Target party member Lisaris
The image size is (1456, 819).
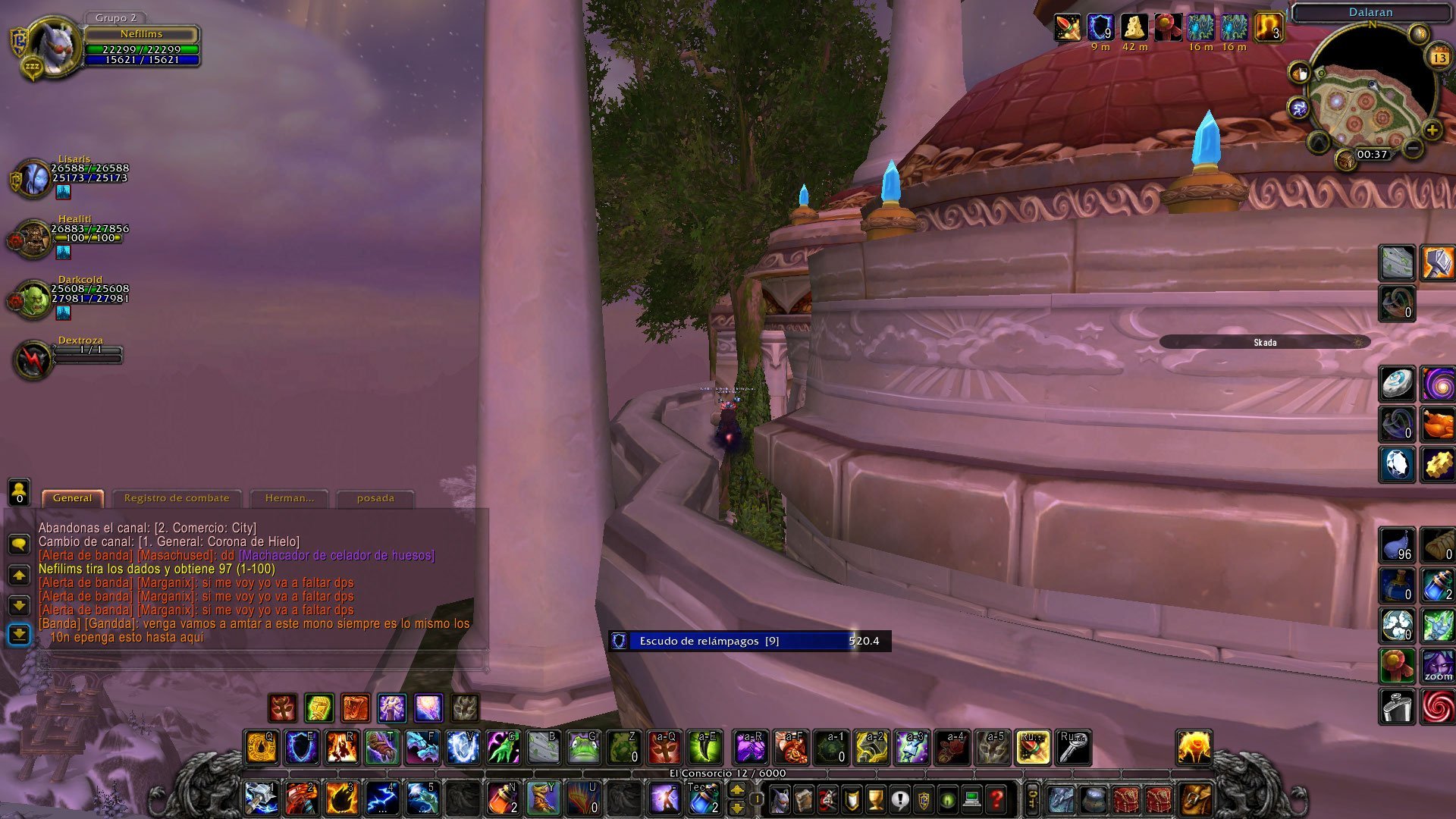(35, 179)
